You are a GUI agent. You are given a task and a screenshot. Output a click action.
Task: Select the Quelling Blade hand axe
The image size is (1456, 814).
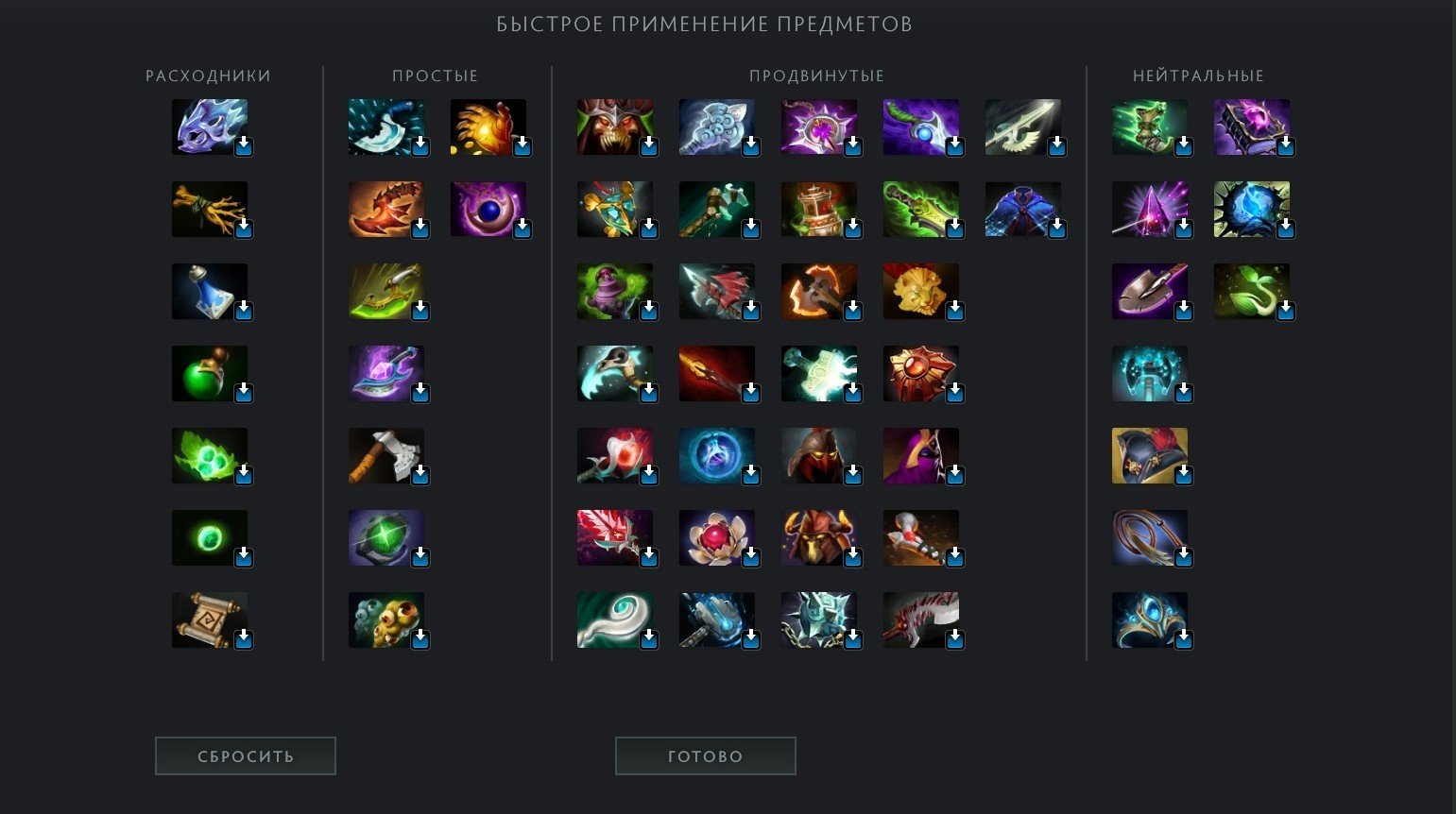[x=385, y=456]
